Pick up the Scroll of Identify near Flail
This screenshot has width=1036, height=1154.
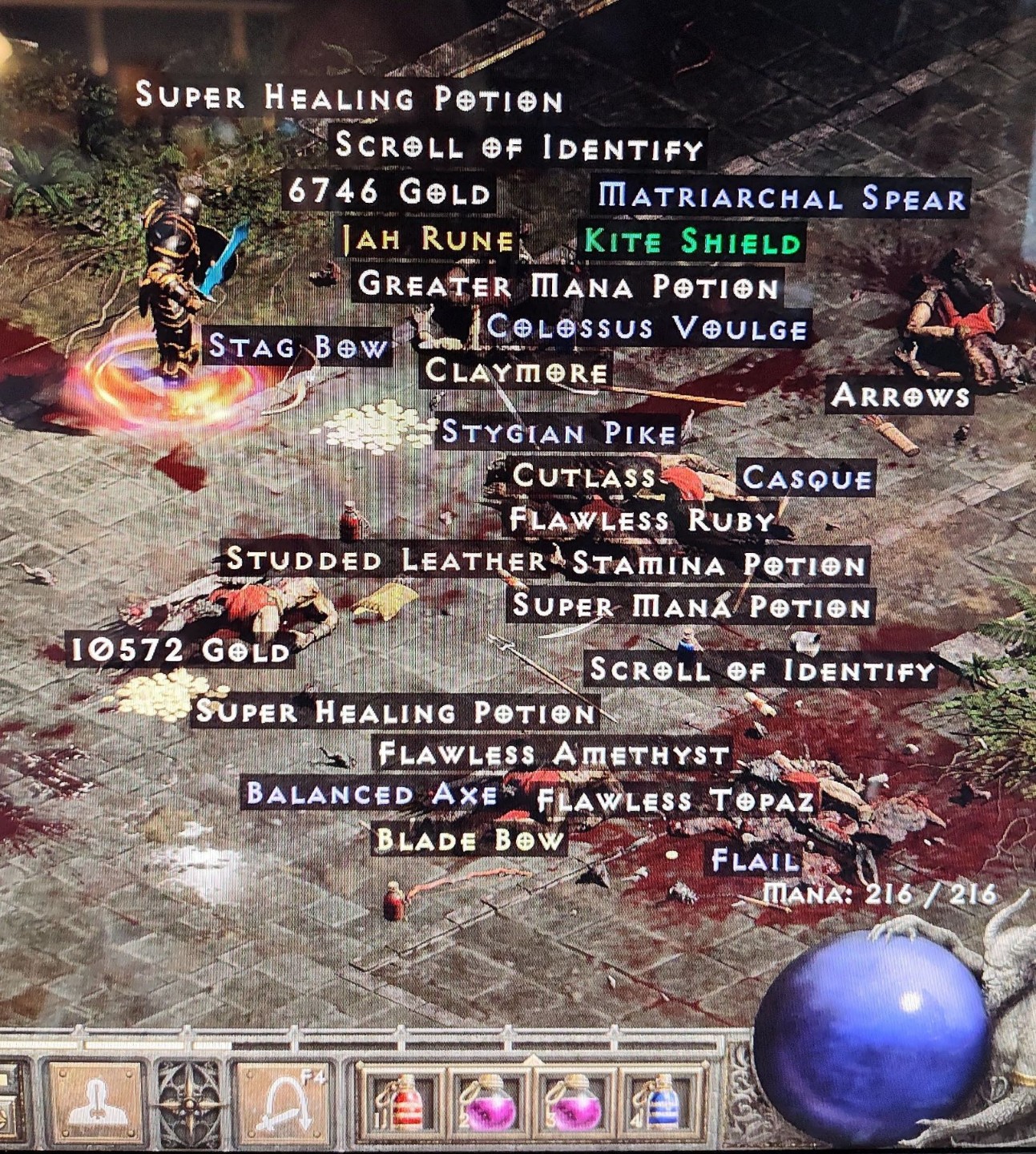pos(761,669)
